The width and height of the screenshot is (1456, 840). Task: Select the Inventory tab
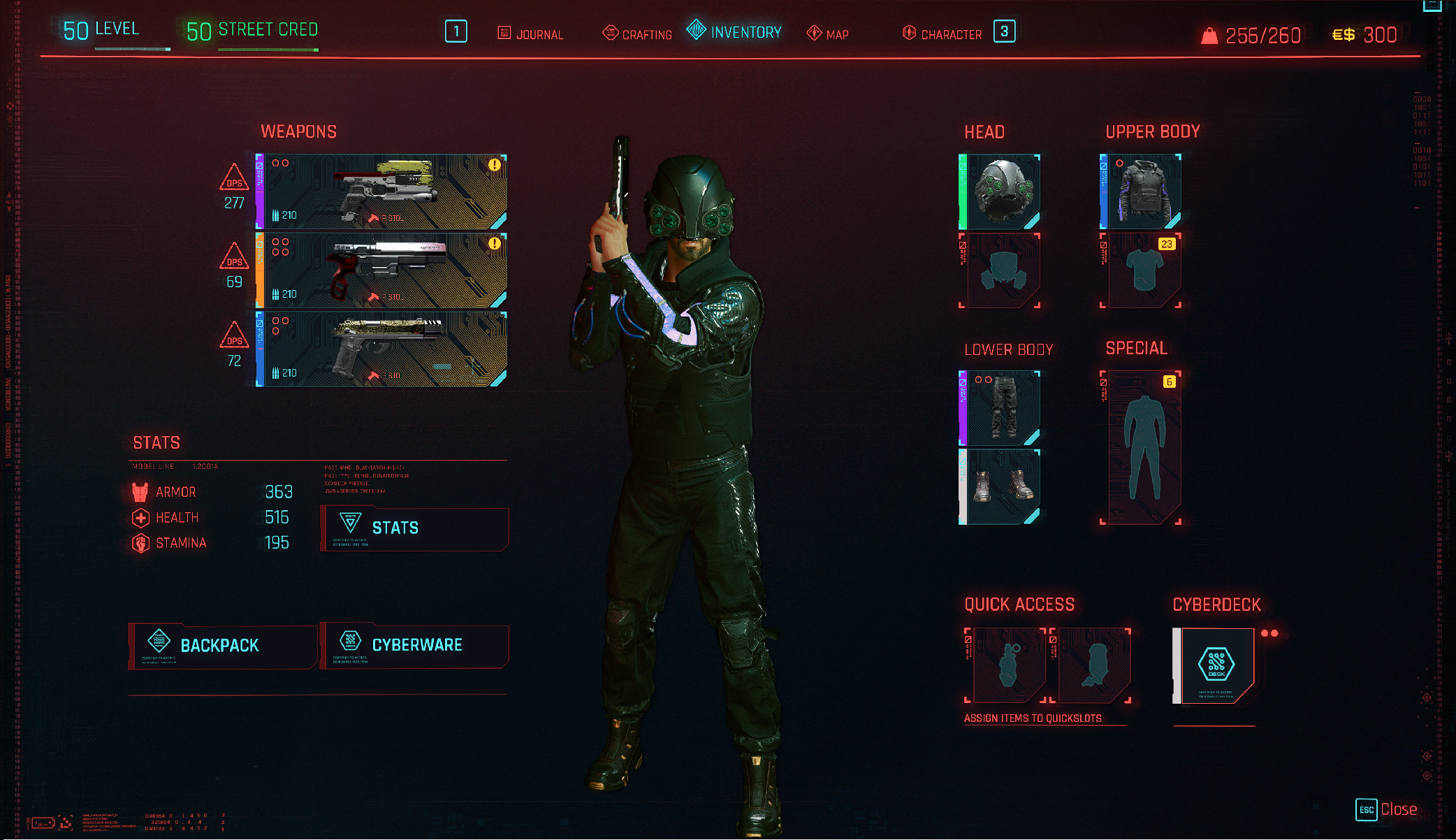(x=735, y=31)
